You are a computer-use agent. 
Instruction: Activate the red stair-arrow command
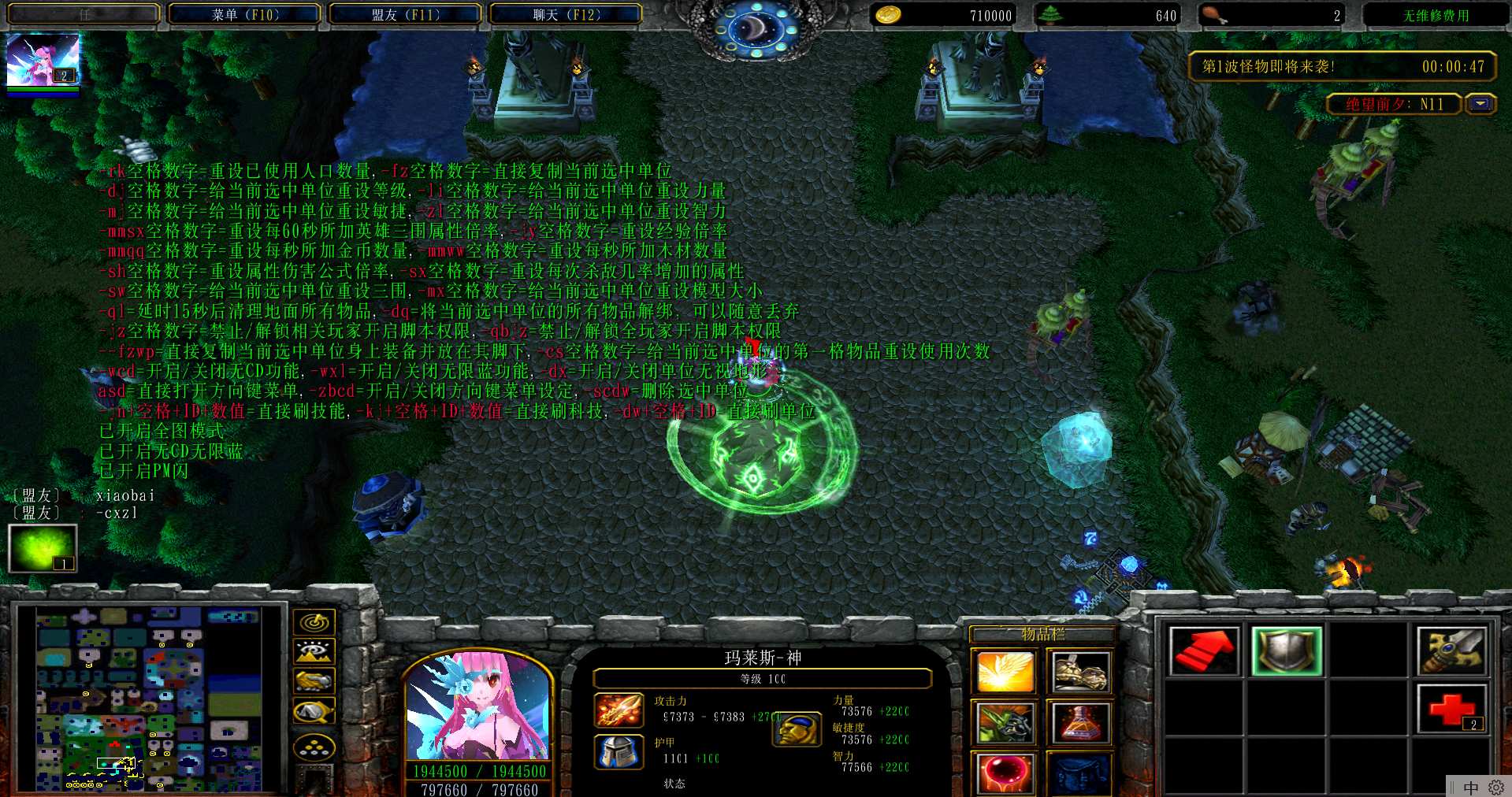coord(1203,651)
